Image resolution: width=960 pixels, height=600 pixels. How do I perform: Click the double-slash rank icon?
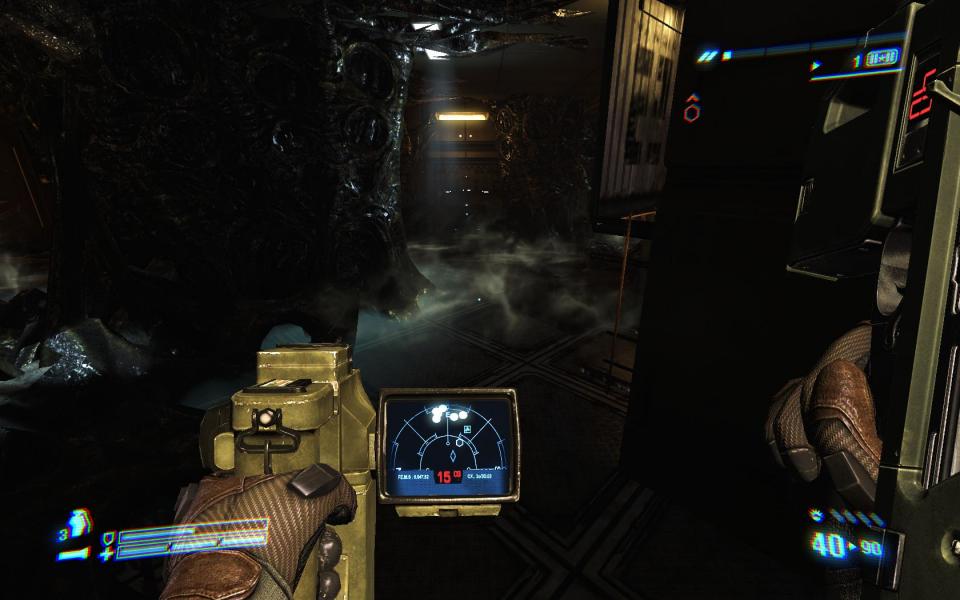[709, 55]
